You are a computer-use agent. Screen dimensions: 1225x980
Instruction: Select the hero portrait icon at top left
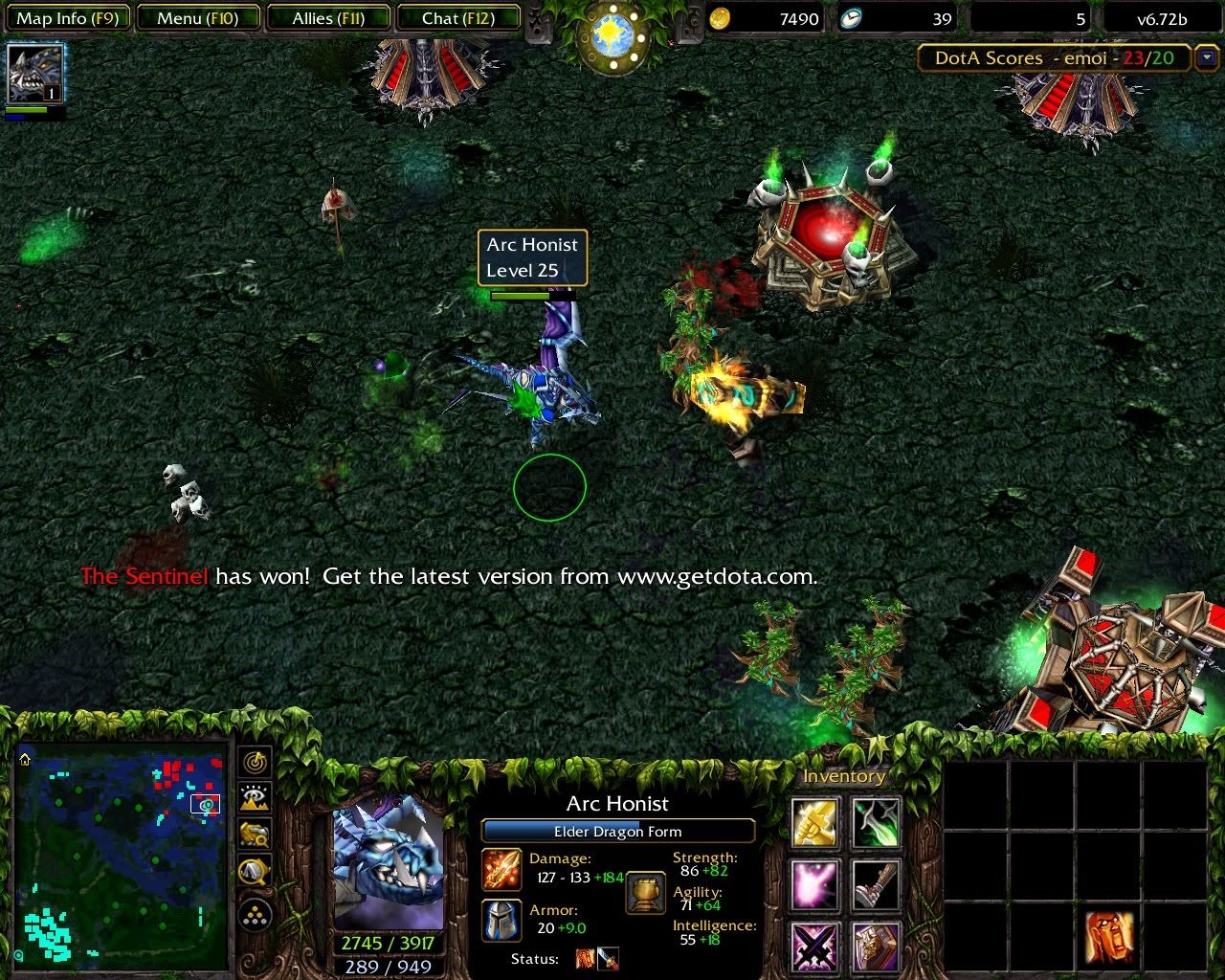pyautogui.click(x=35, y=74)
